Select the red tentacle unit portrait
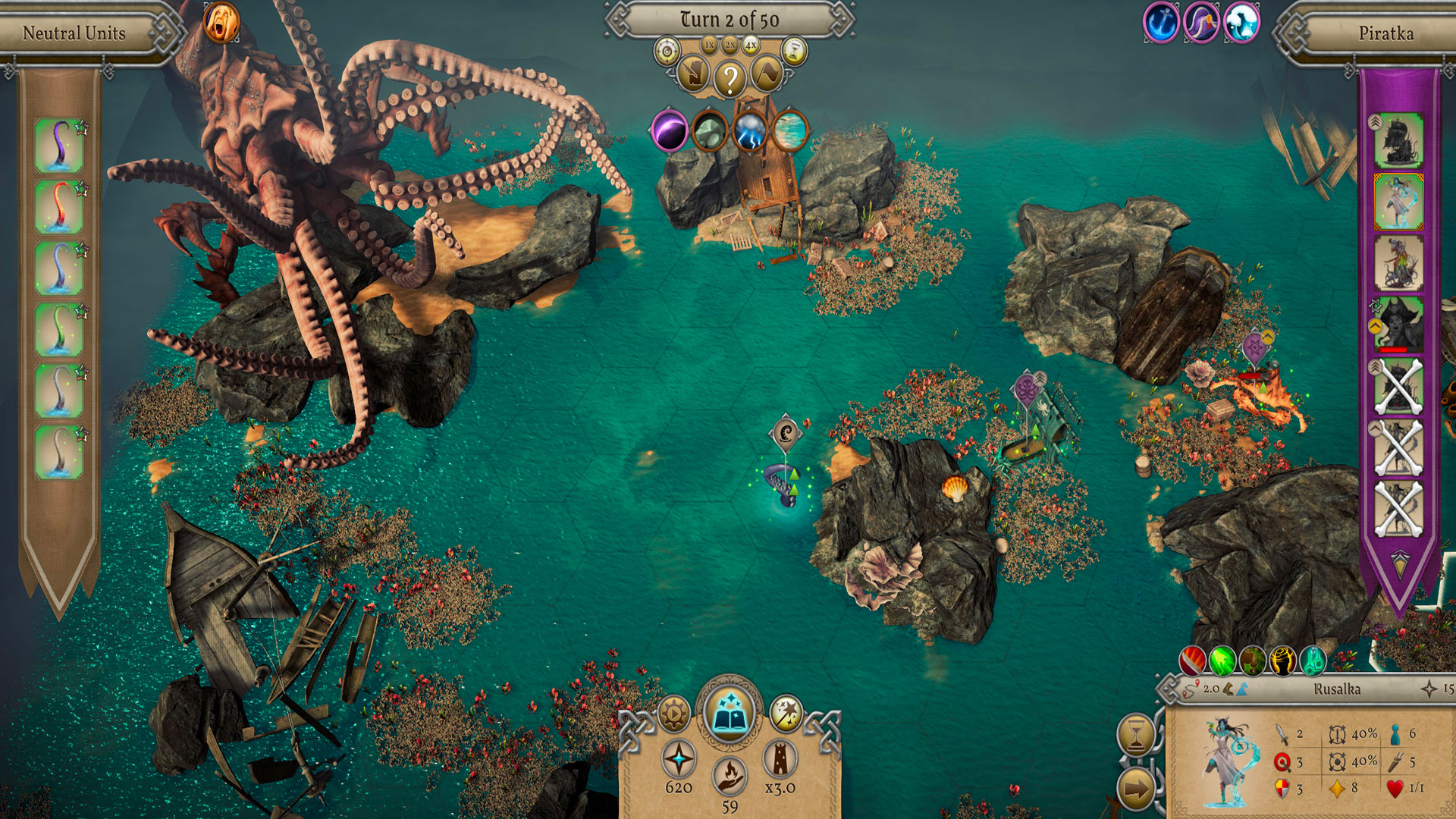Screen dimensions: 1456x819 pyautogui.click(x=58, y=206)
